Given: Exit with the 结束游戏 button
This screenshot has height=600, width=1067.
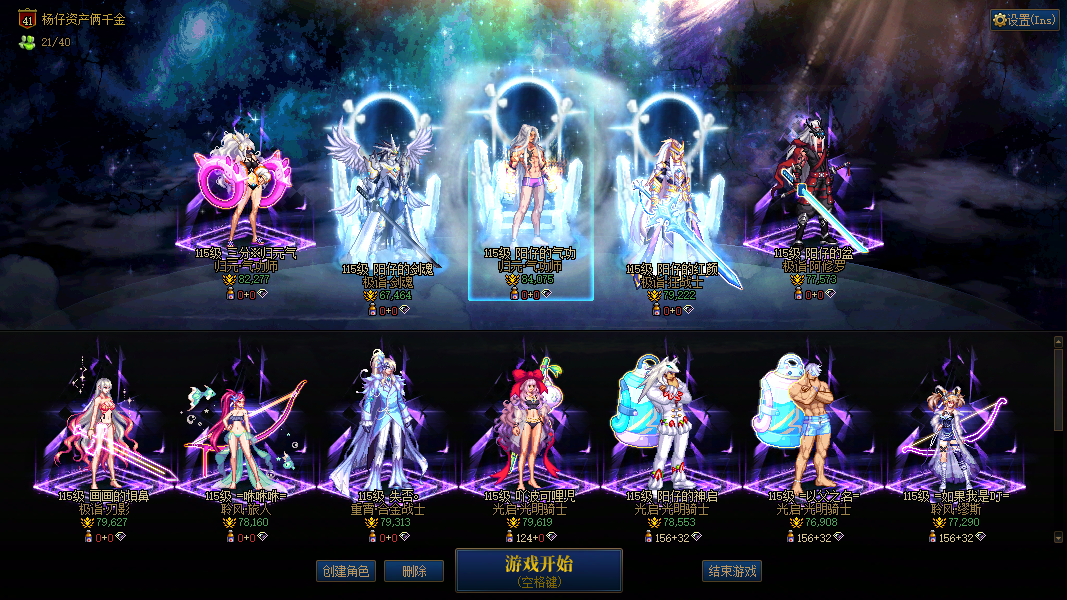Looking at the screenshot, I should [732, 571].
